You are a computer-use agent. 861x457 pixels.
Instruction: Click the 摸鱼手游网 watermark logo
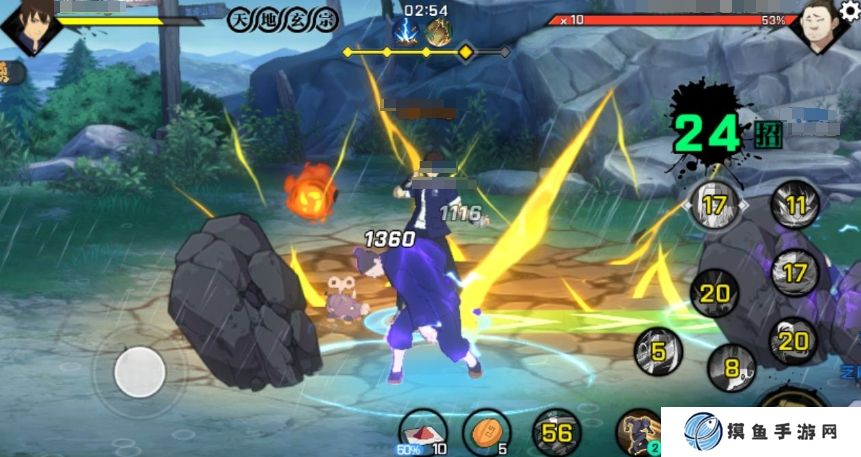pos(760,432)
